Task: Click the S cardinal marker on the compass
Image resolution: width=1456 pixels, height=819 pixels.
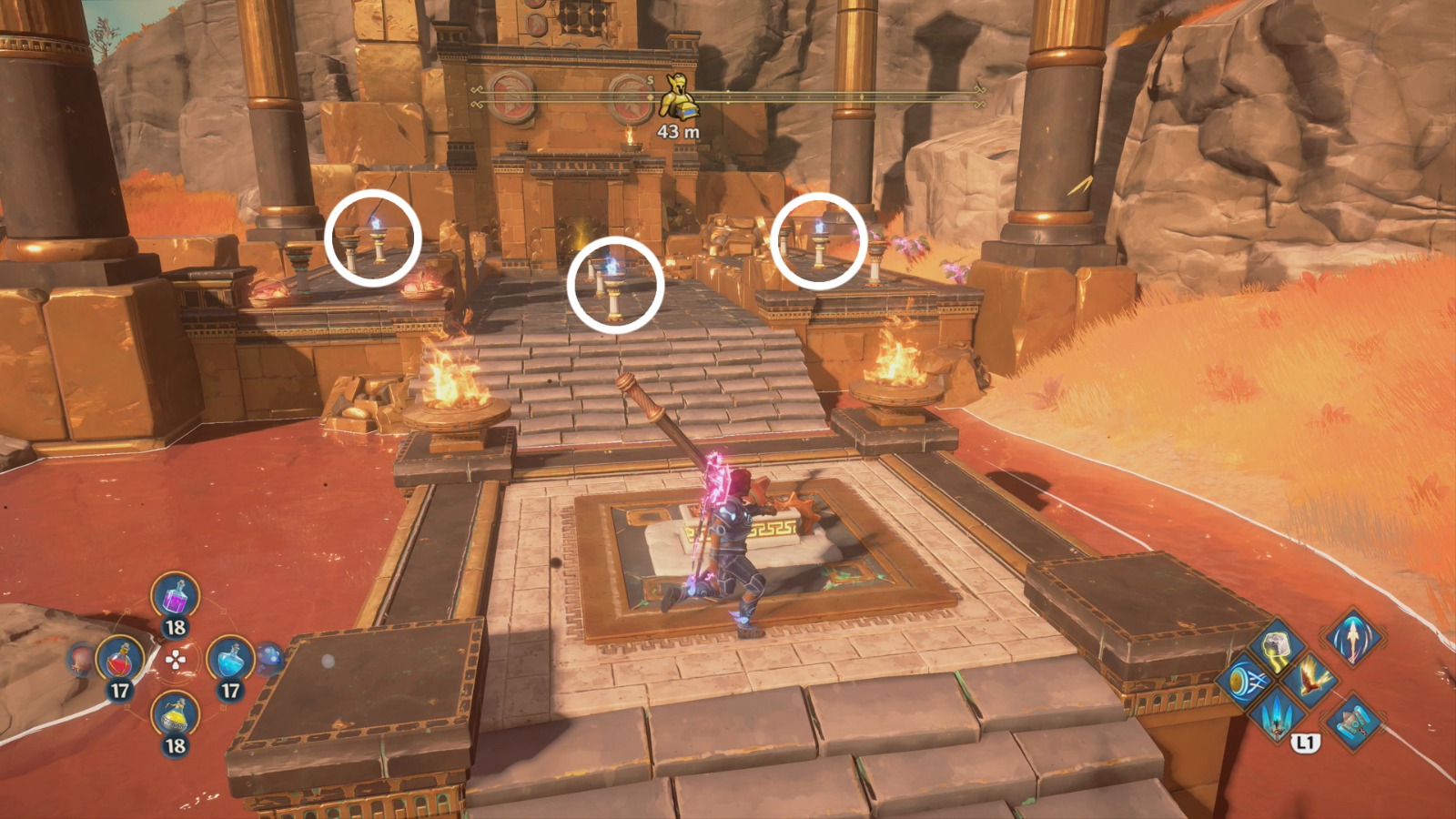Action: [650, 82]
